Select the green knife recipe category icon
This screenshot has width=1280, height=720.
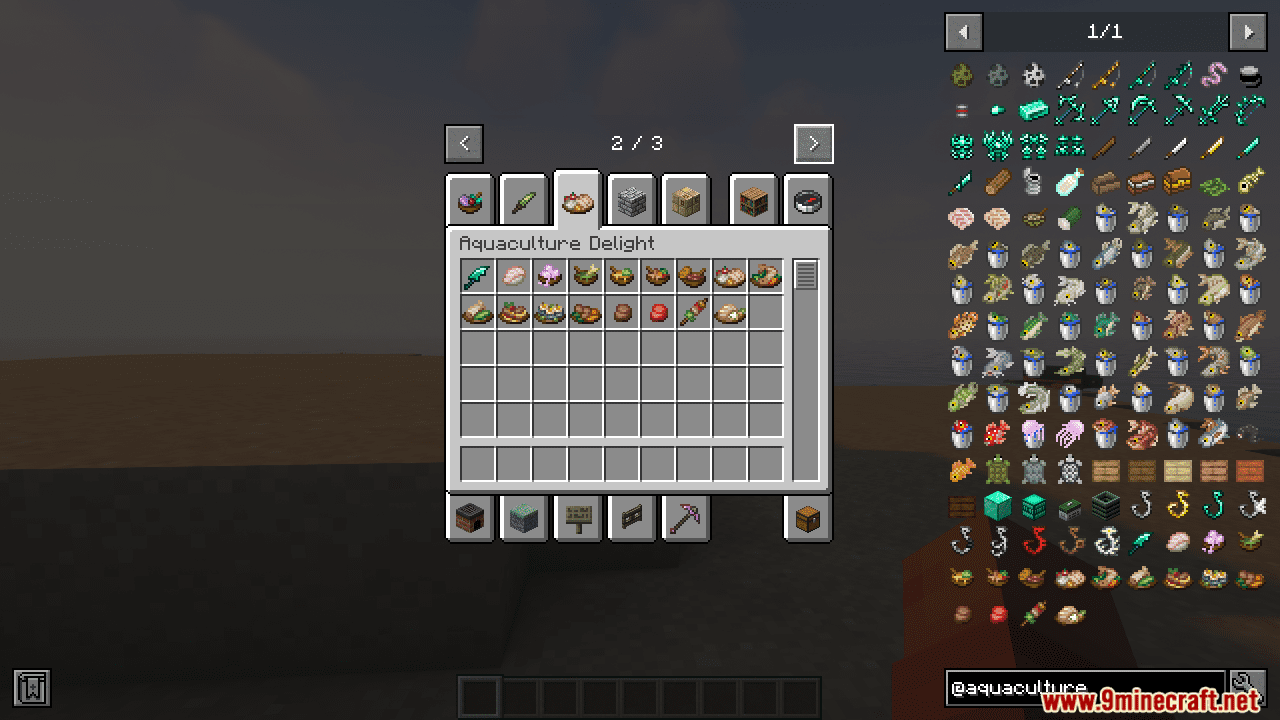(524, 200)
